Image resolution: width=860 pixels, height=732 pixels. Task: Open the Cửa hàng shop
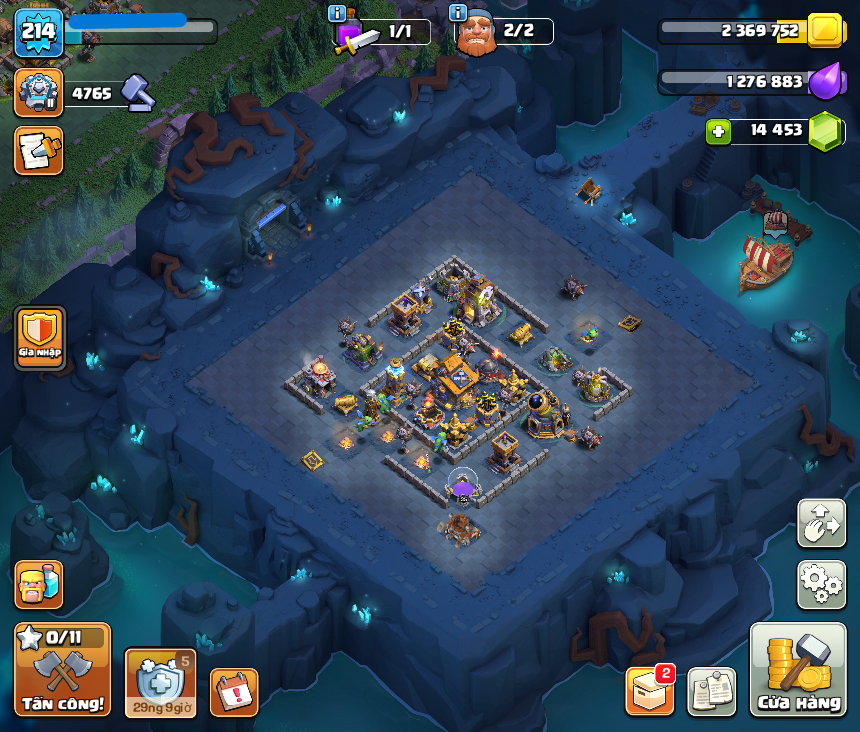point(798,669)
